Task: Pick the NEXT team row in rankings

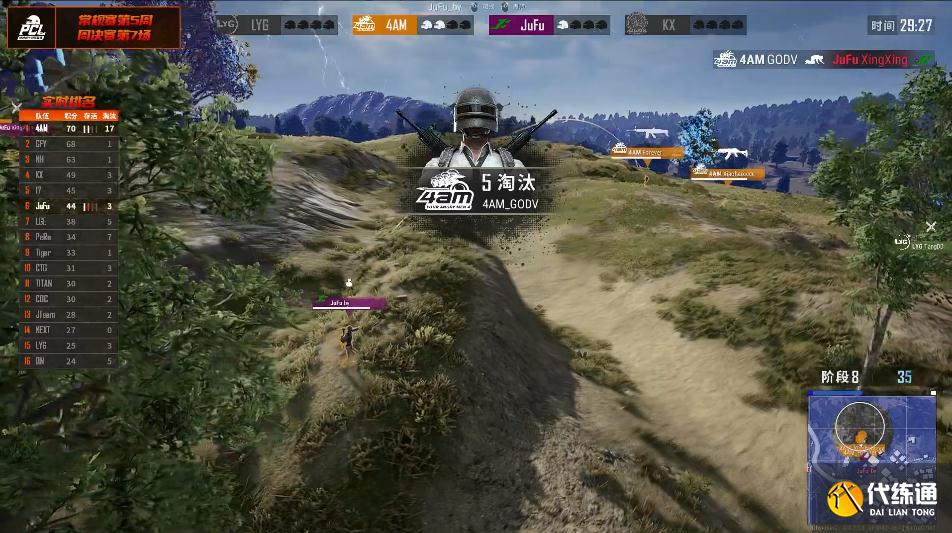Action: pyautogui.click(x=68, y=330)
